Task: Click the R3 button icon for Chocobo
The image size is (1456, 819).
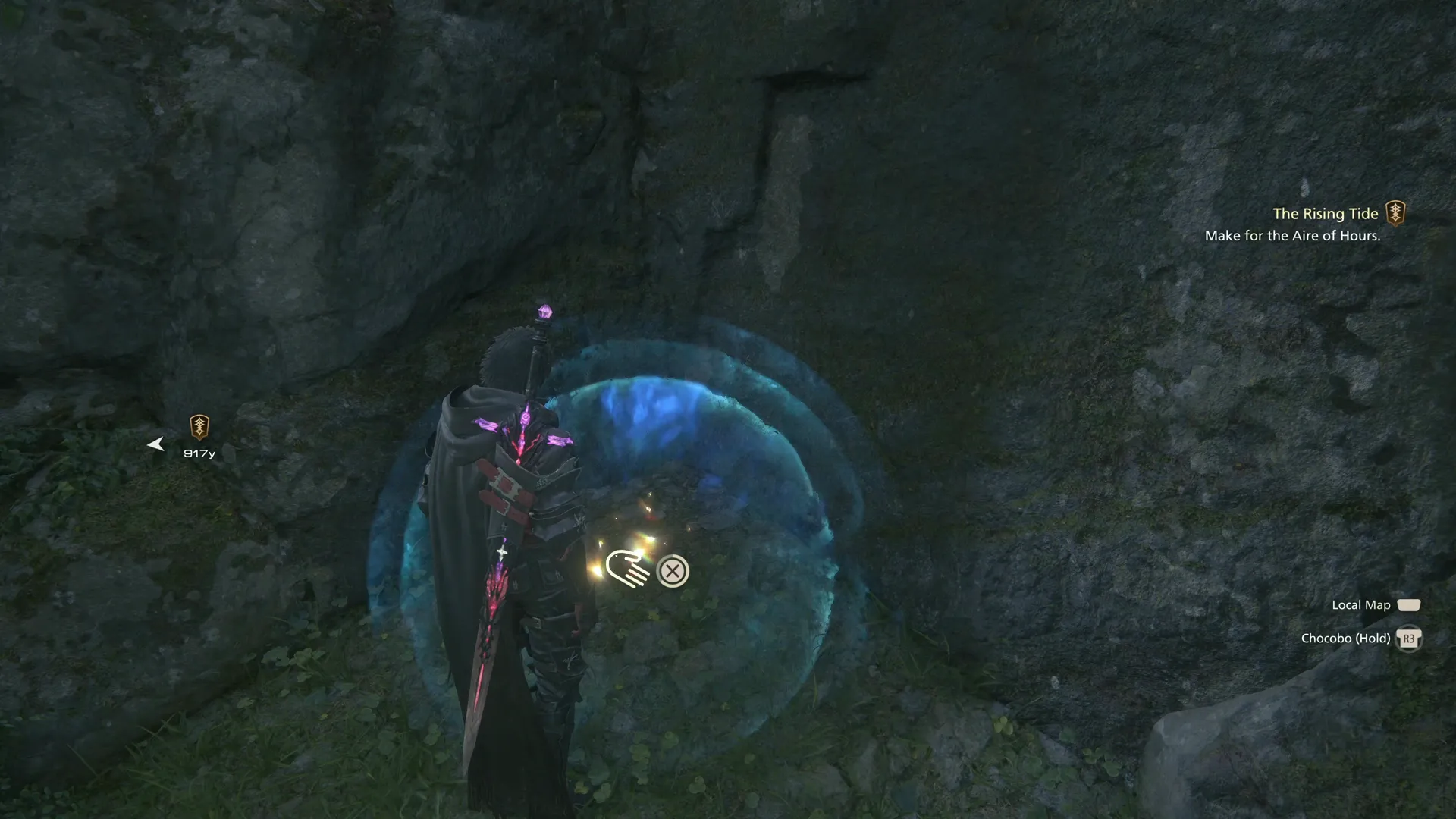Action: point(1410,639)
